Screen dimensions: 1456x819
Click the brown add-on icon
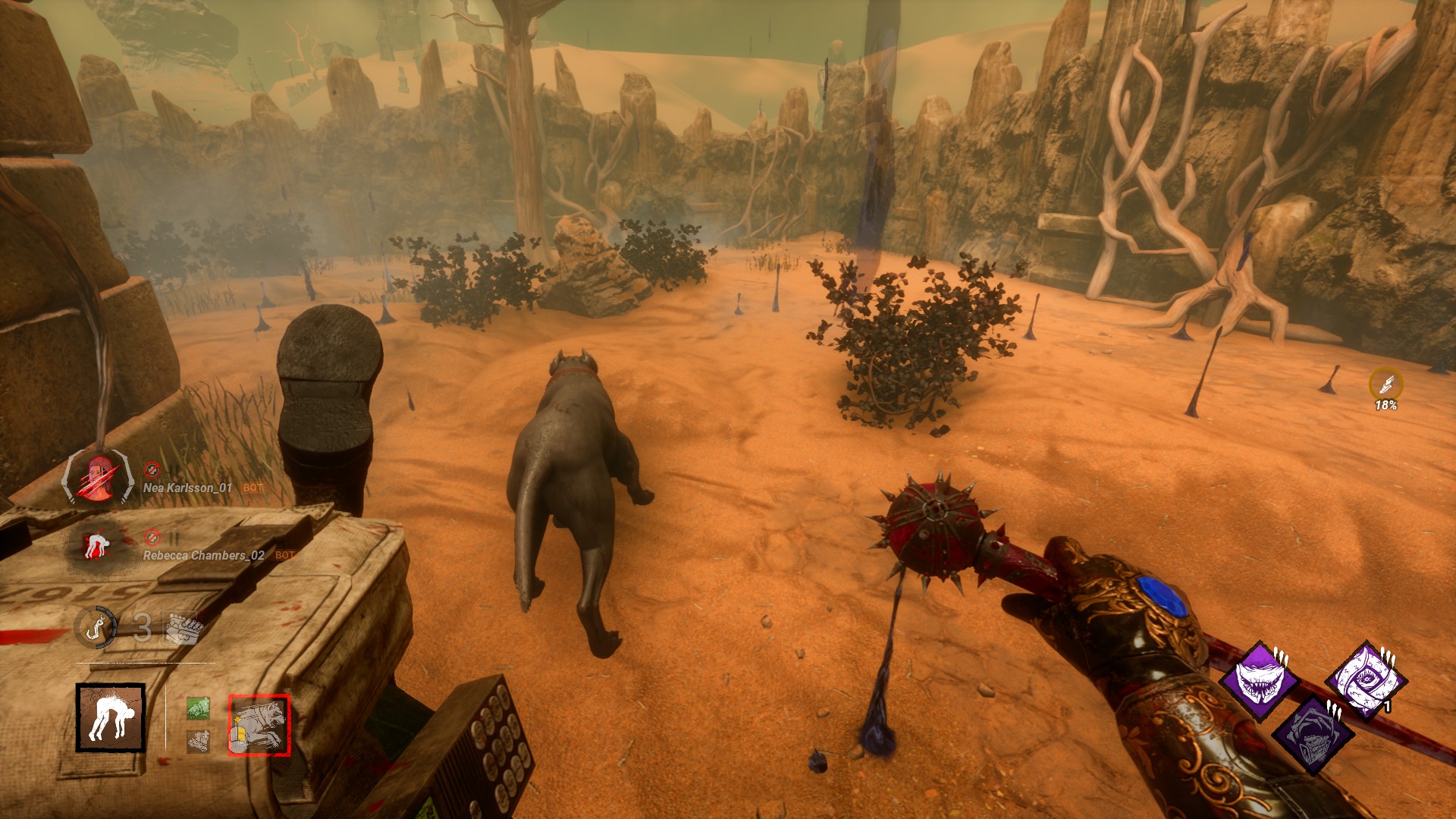click(198, 742)
